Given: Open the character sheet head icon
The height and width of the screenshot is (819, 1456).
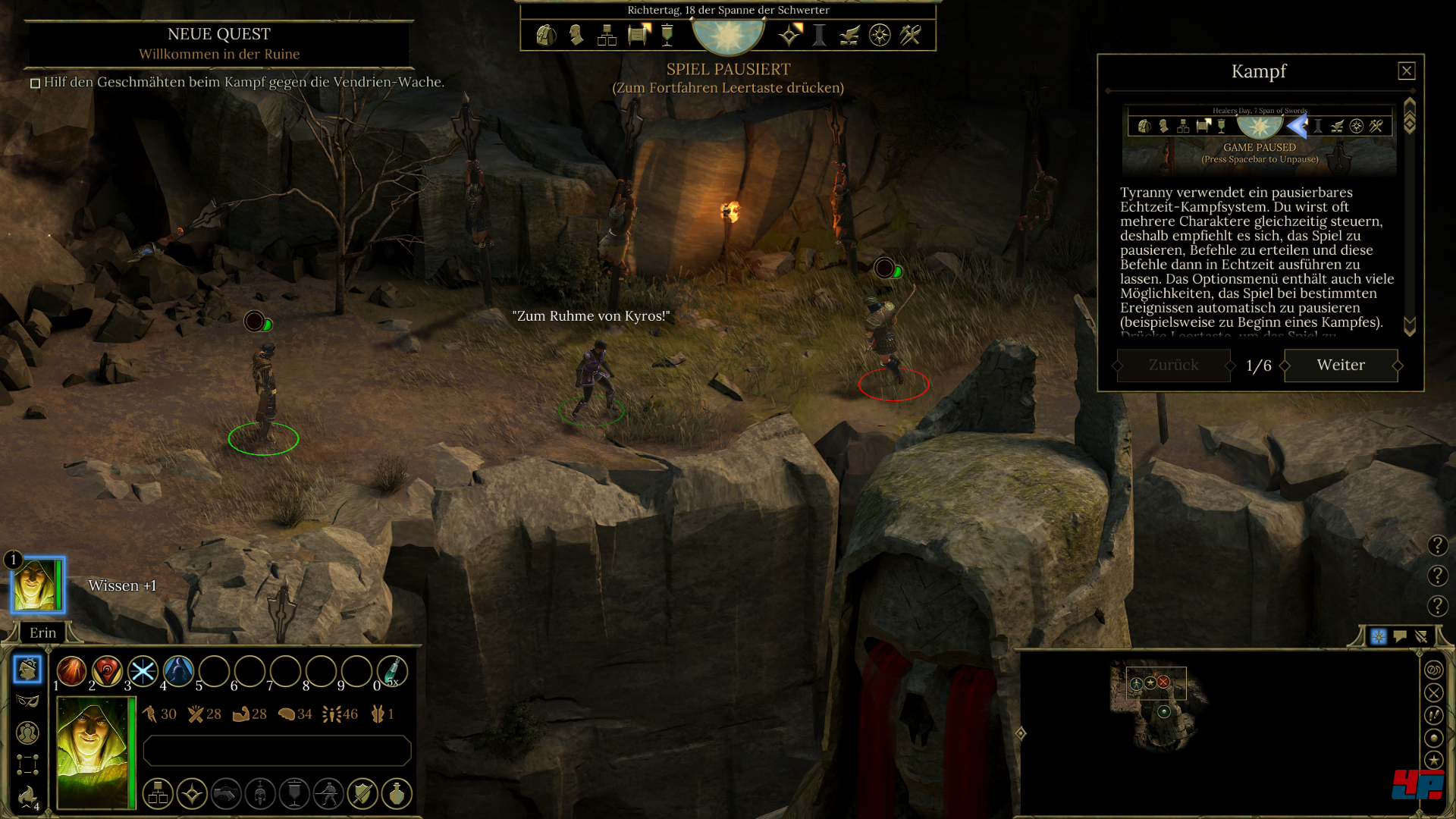Looking at the screenshot, I should click(576, 35).
